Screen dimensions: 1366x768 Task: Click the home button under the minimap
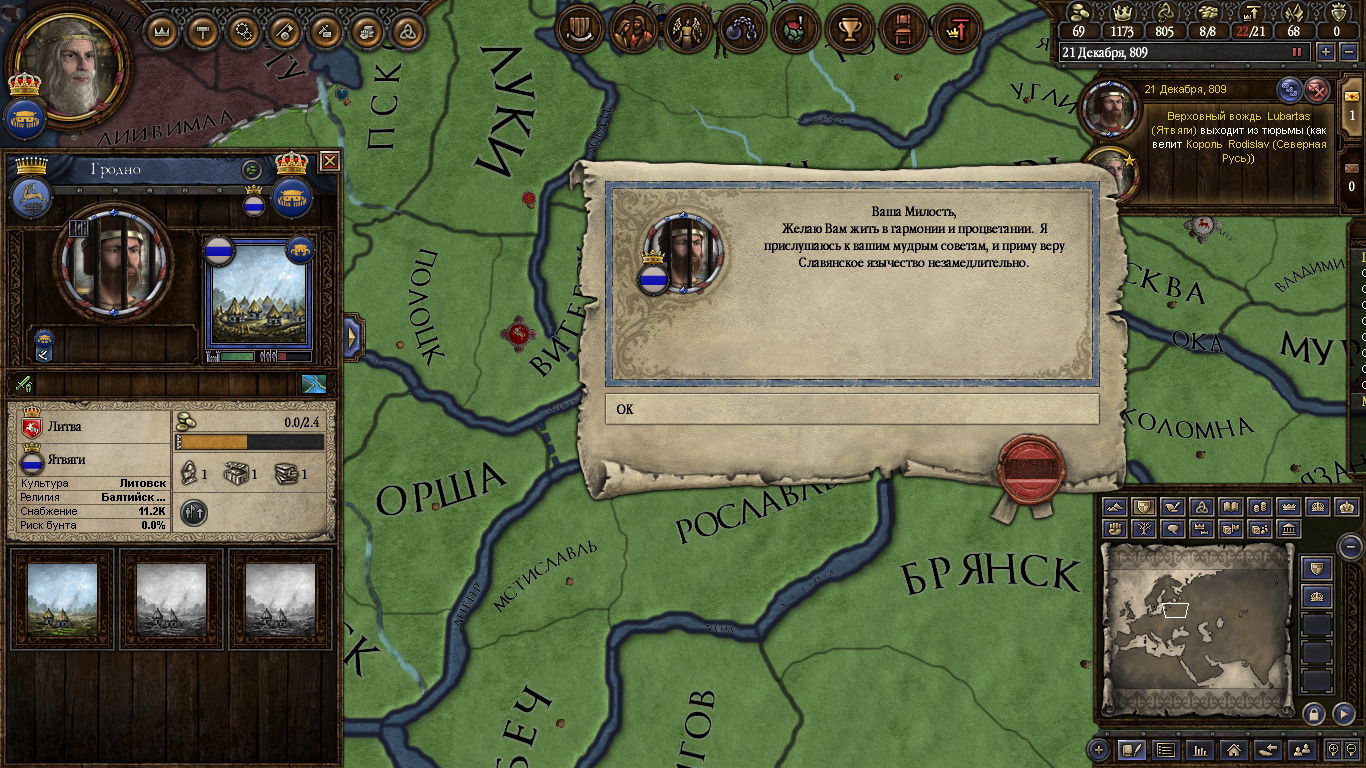1233,749
